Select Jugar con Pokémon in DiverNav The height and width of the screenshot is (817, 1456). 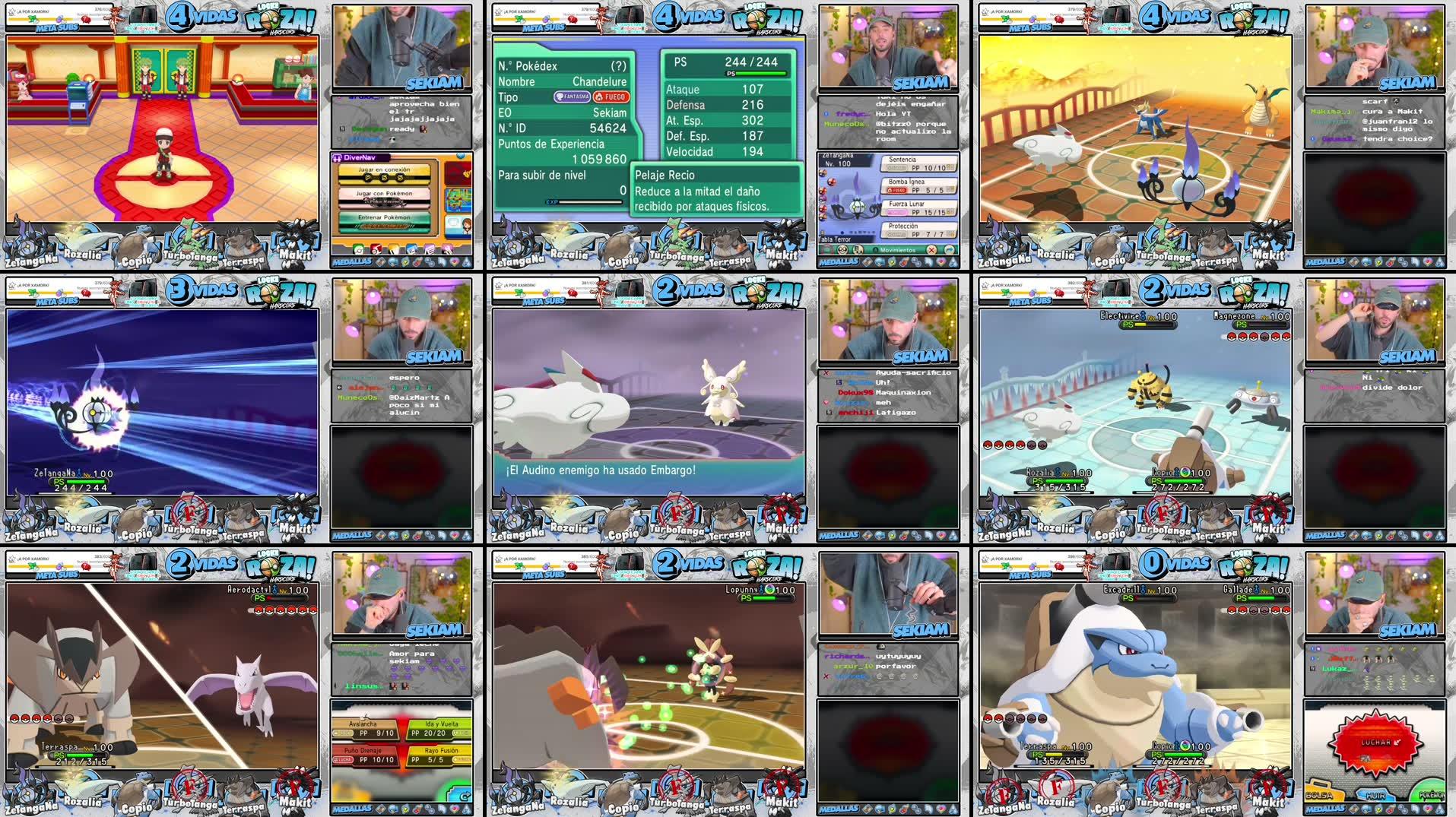pos(385,194)
